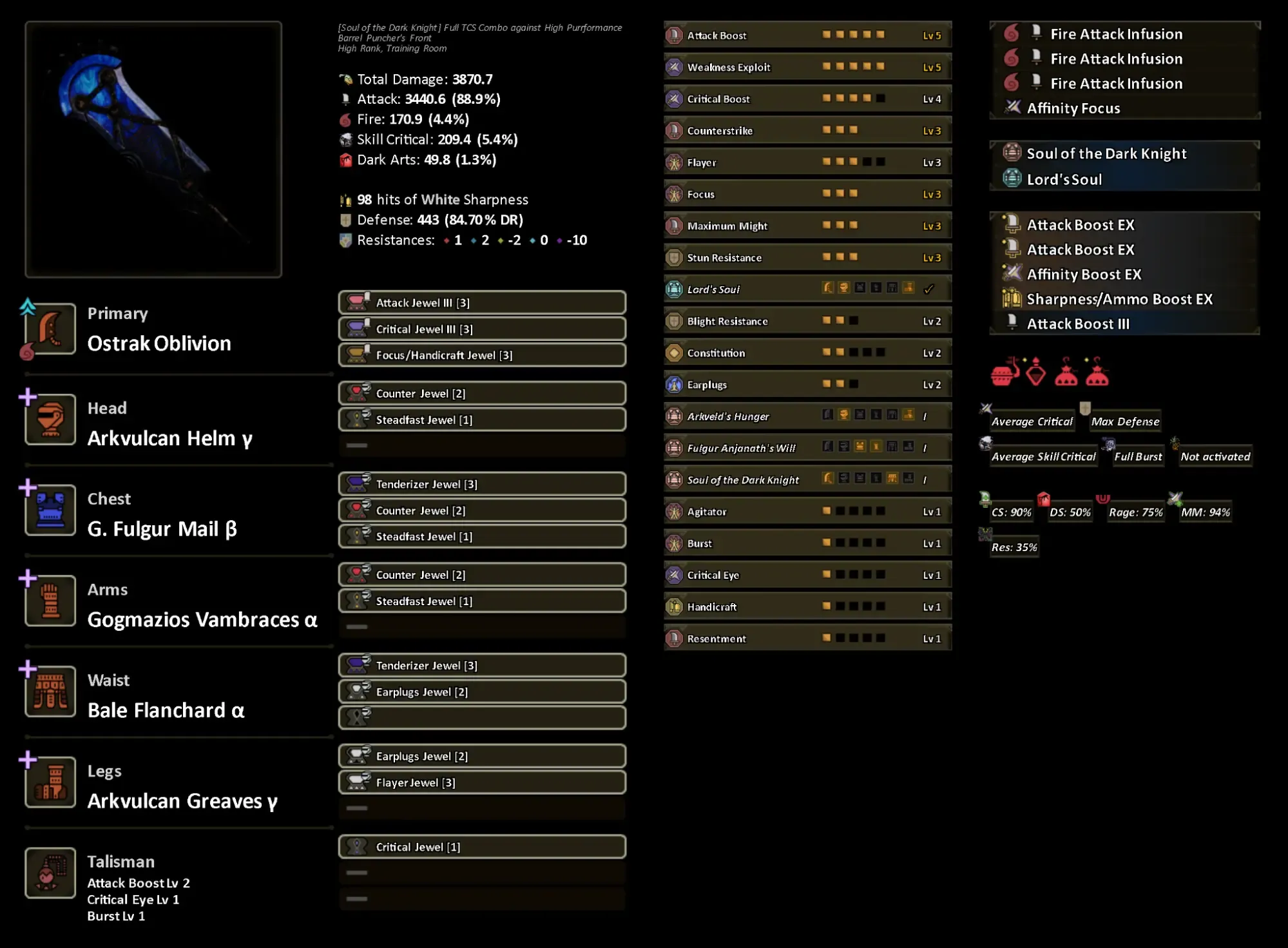The width and height of the screenshot is (1288, 948).
Task: Click the Maximum Might skill row
Action: coord(807,226)
